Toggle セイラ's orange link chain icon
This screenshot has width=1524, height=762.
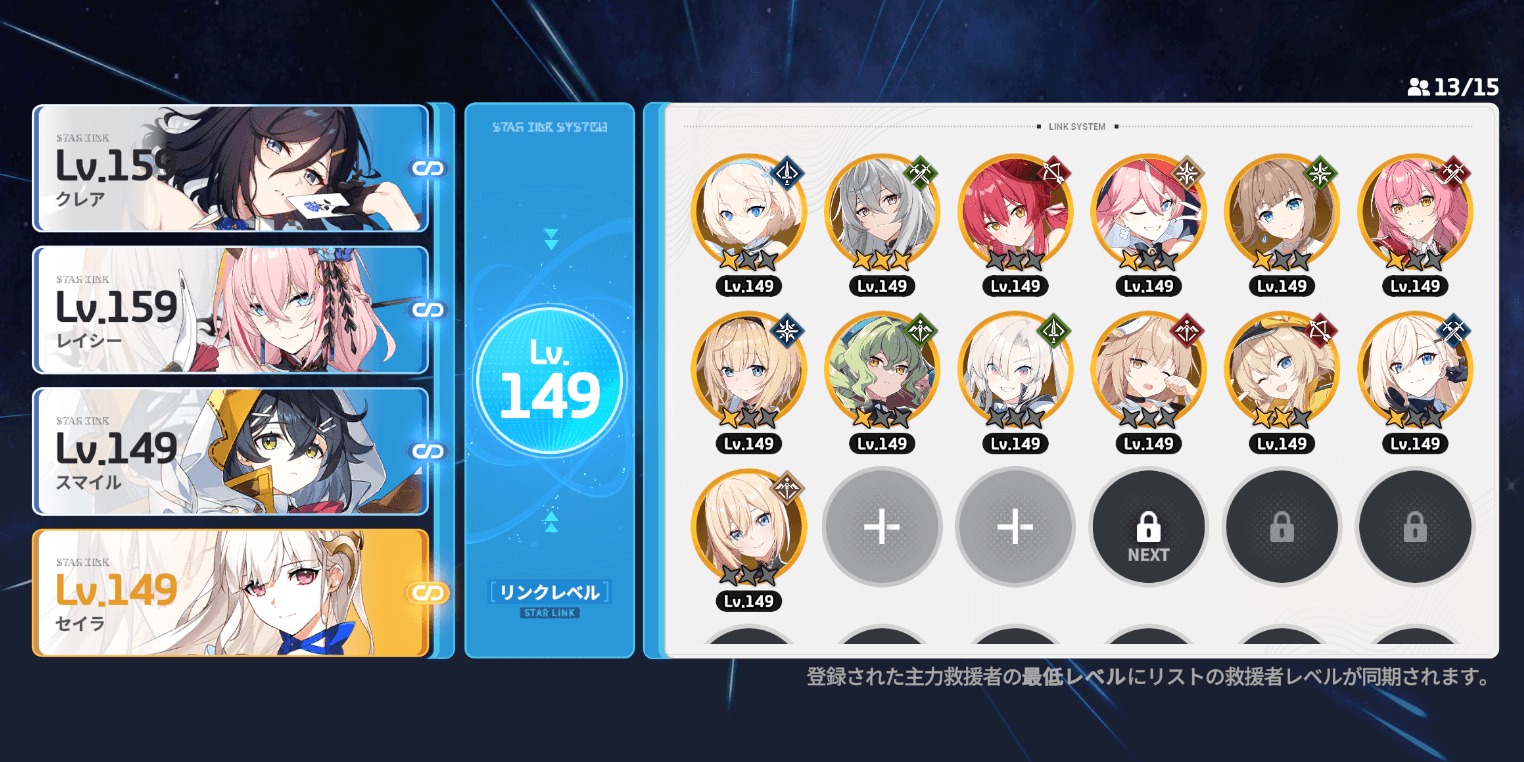coord(429,593)
